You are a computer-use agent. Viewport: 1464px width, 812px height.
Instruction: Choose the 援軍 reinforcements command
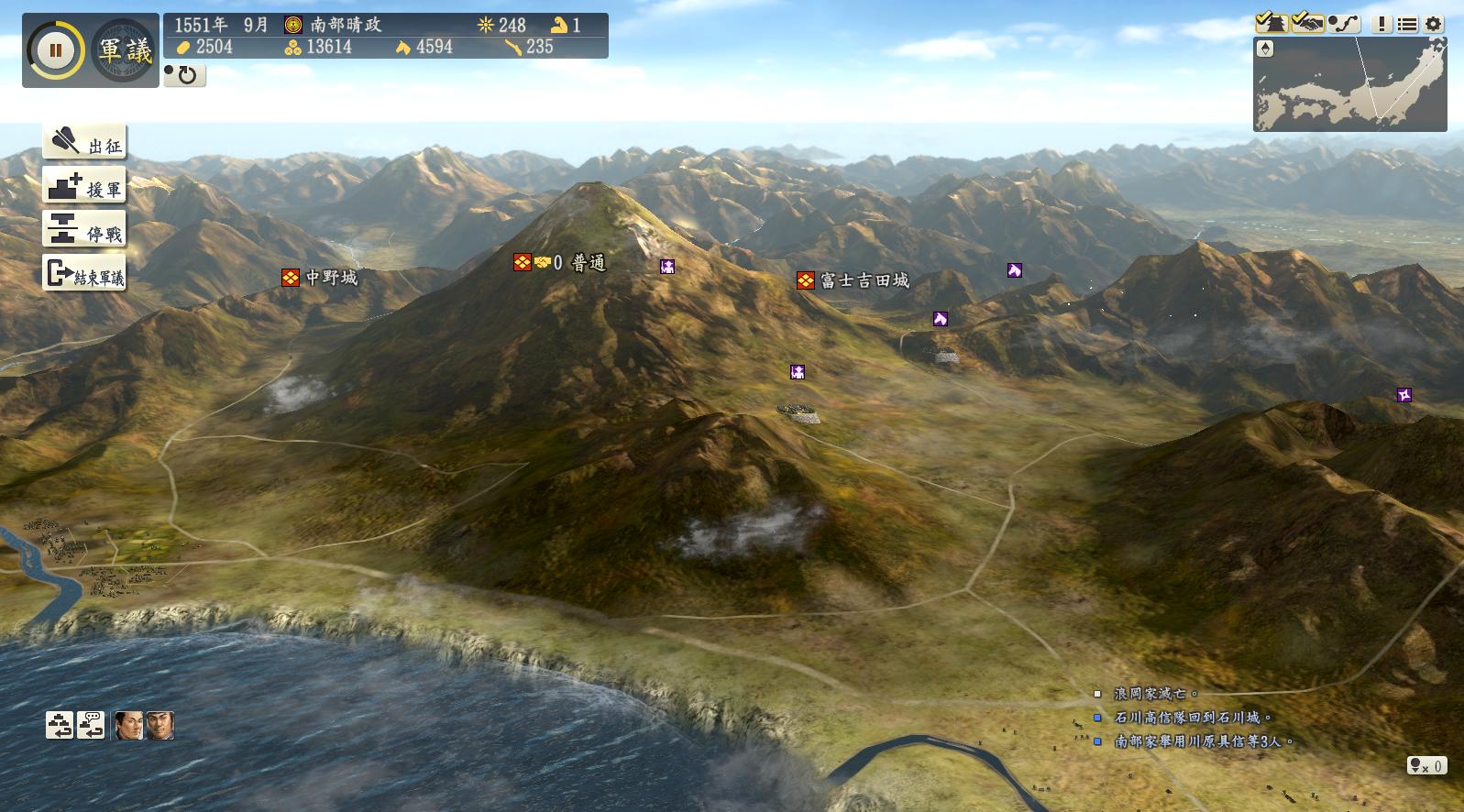(x=84, y=186)
